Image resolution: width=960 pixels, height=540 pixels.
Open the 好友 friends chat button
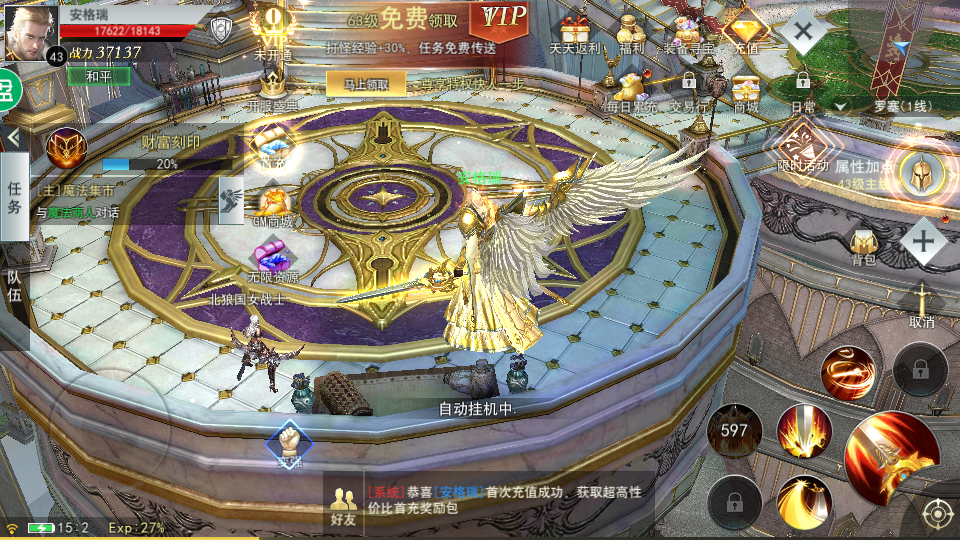tap(344, 506)
